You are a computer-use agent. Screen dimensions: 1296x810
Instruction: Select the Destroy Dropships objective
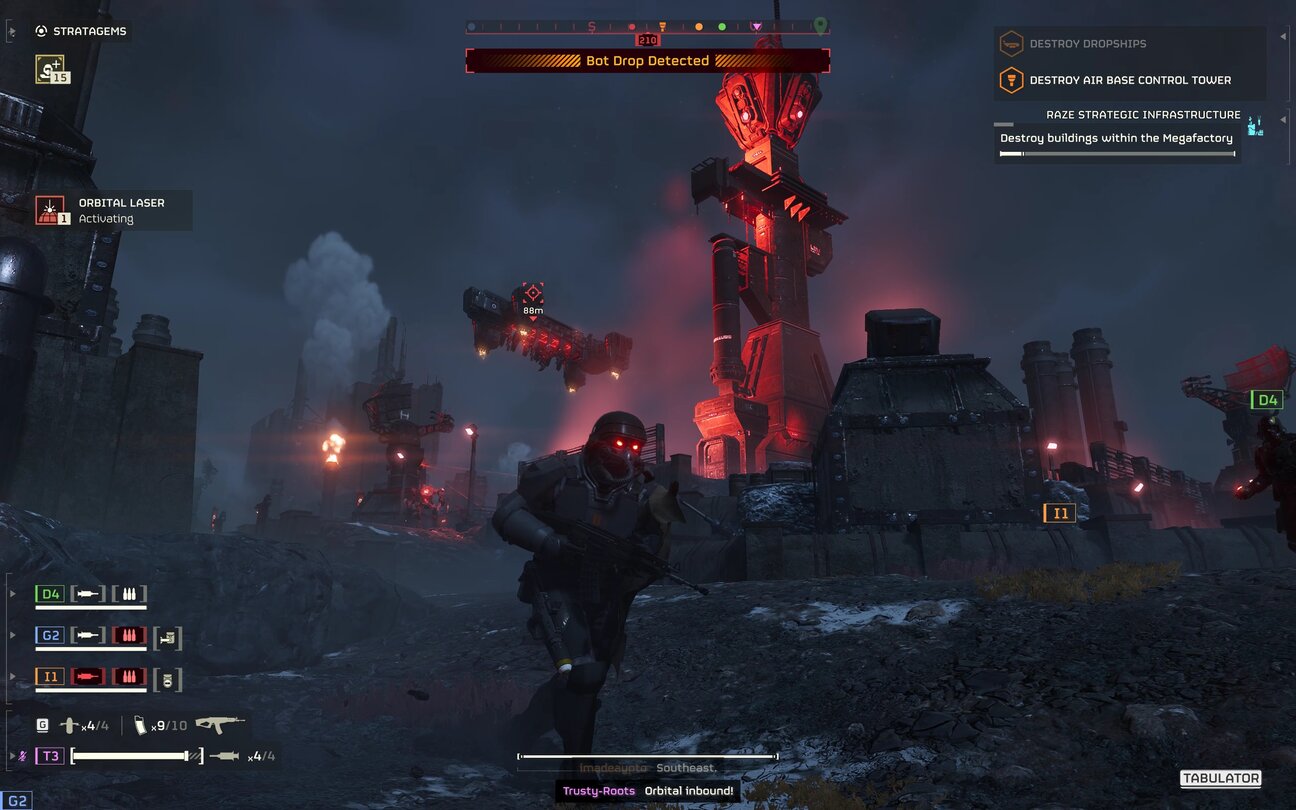click(x=1087, y=44)
